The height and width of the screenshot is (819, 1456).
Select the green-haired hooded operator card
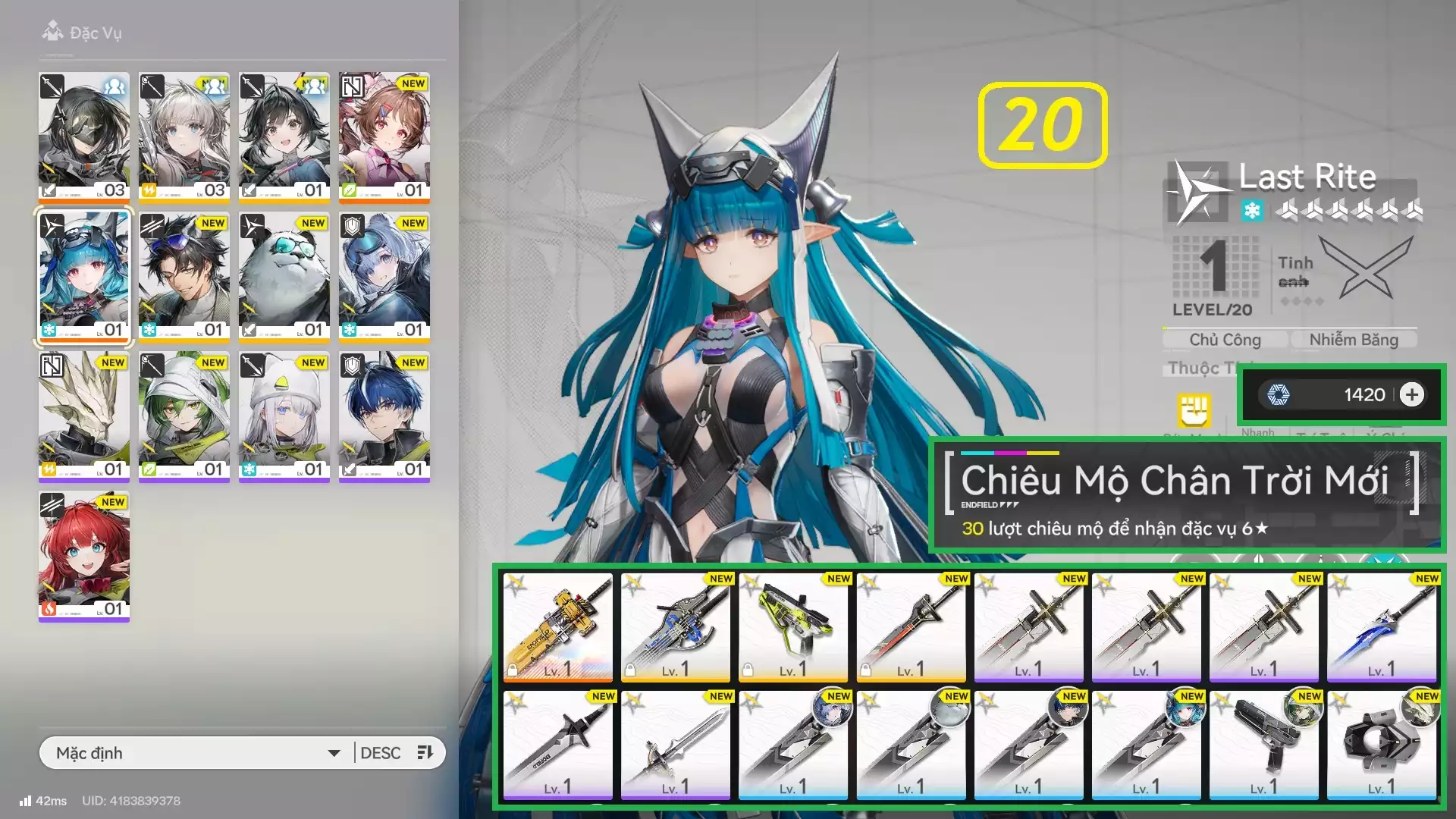click(184, 416)
